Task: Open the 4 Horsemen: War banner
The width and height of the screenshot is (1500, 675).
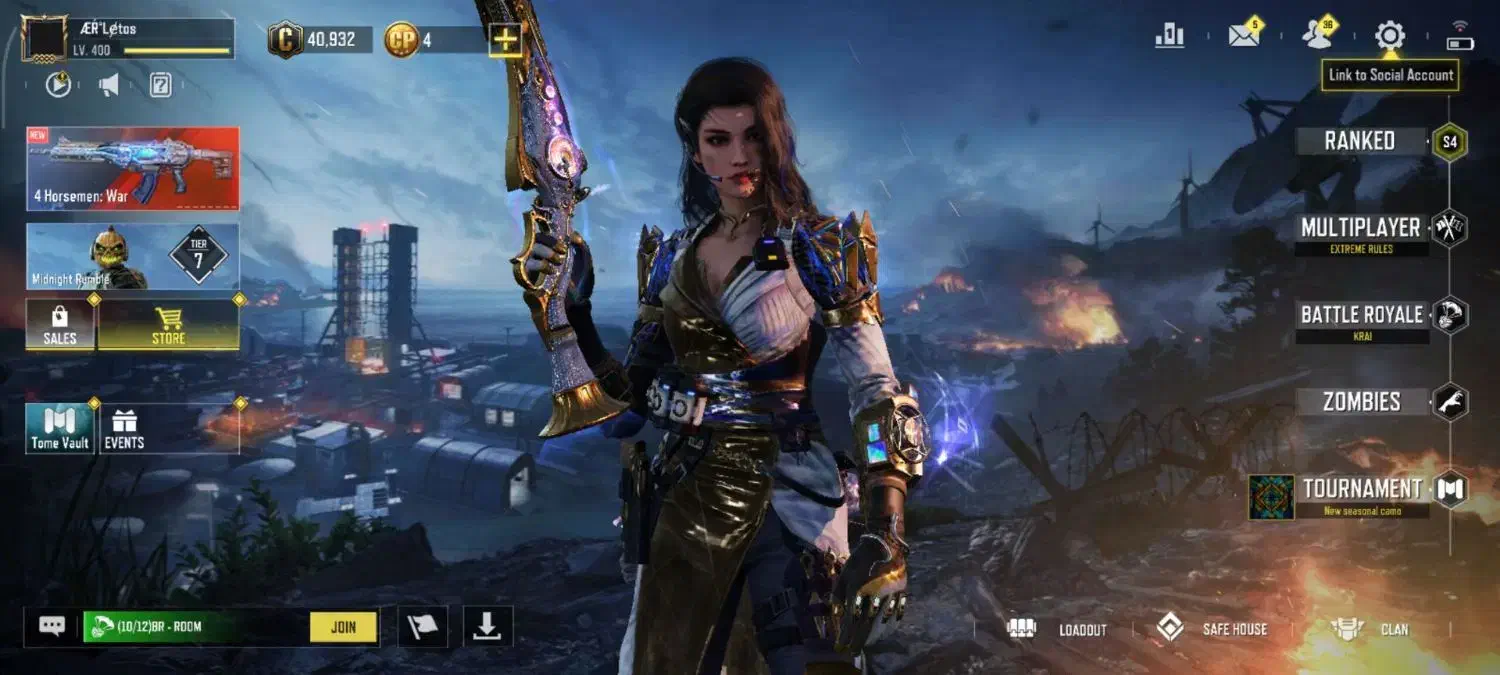Action: [133, 168]
